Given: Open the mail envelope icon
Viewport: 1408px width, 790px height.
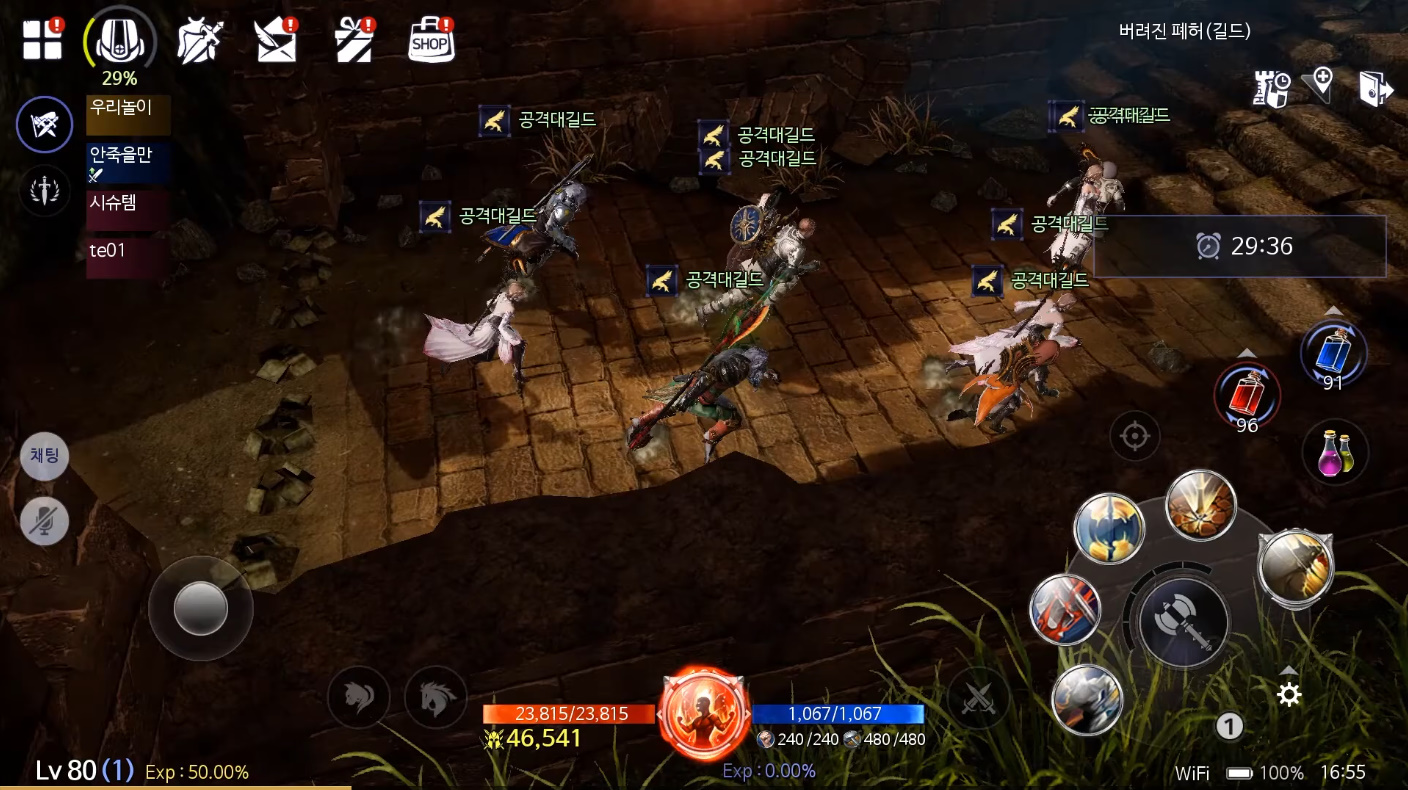Looking at the screenshot, I should (277, 41).
